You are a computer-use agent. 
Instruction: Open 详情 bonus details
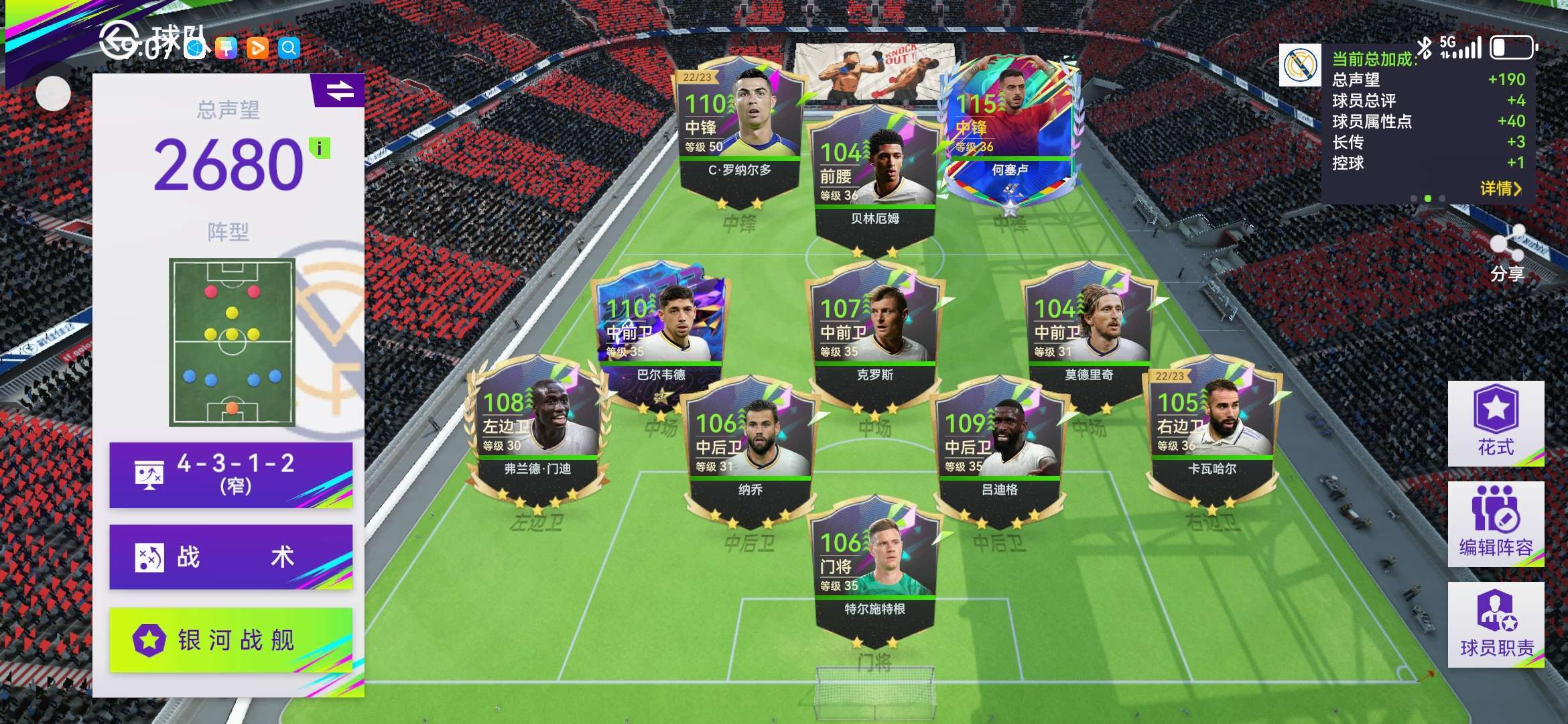[1500, 188]
